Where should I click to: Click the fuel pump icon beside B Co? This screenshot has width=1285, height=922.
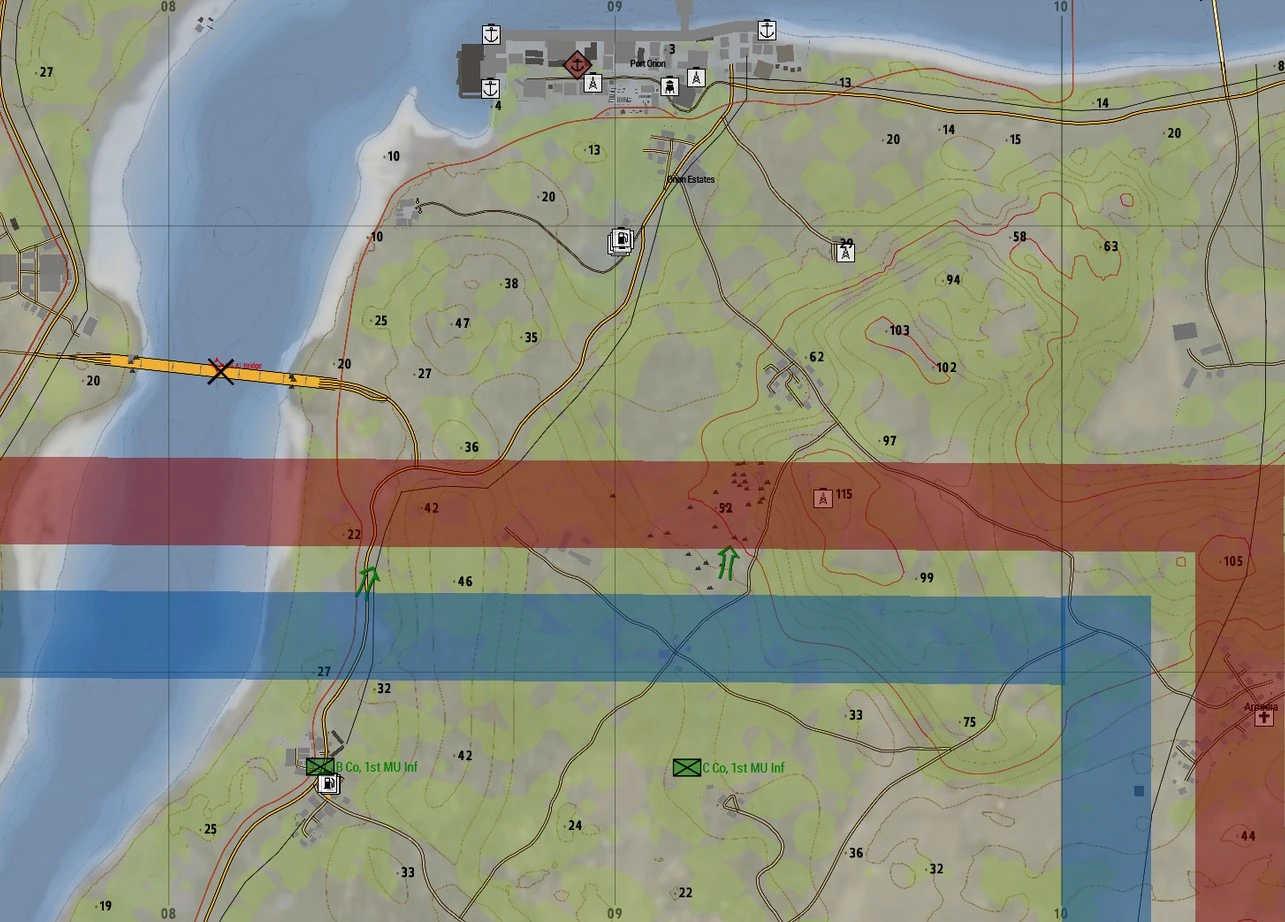327,784
